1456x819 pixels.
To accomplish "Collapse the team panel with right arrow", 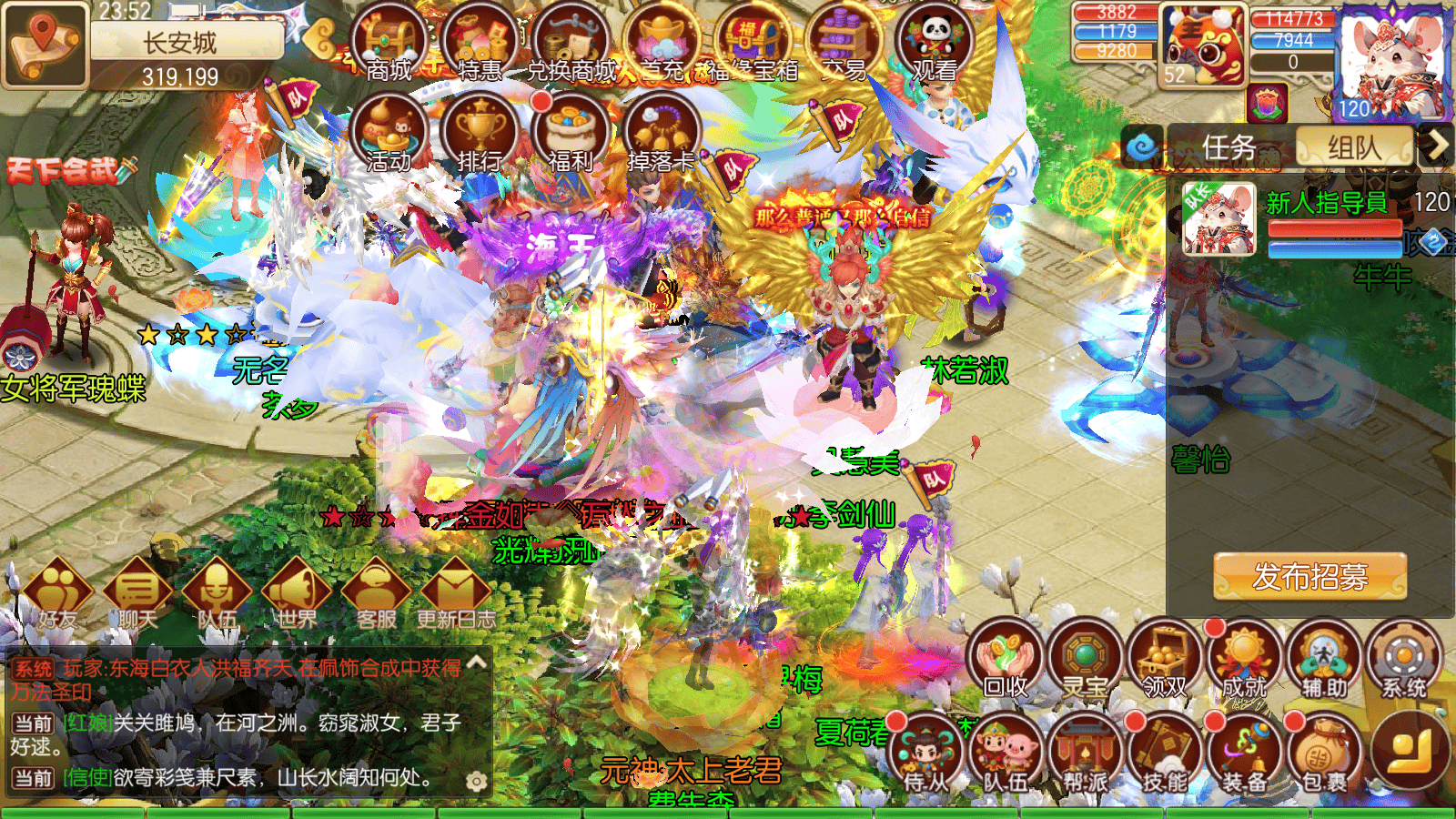I will pos(1439,146).
